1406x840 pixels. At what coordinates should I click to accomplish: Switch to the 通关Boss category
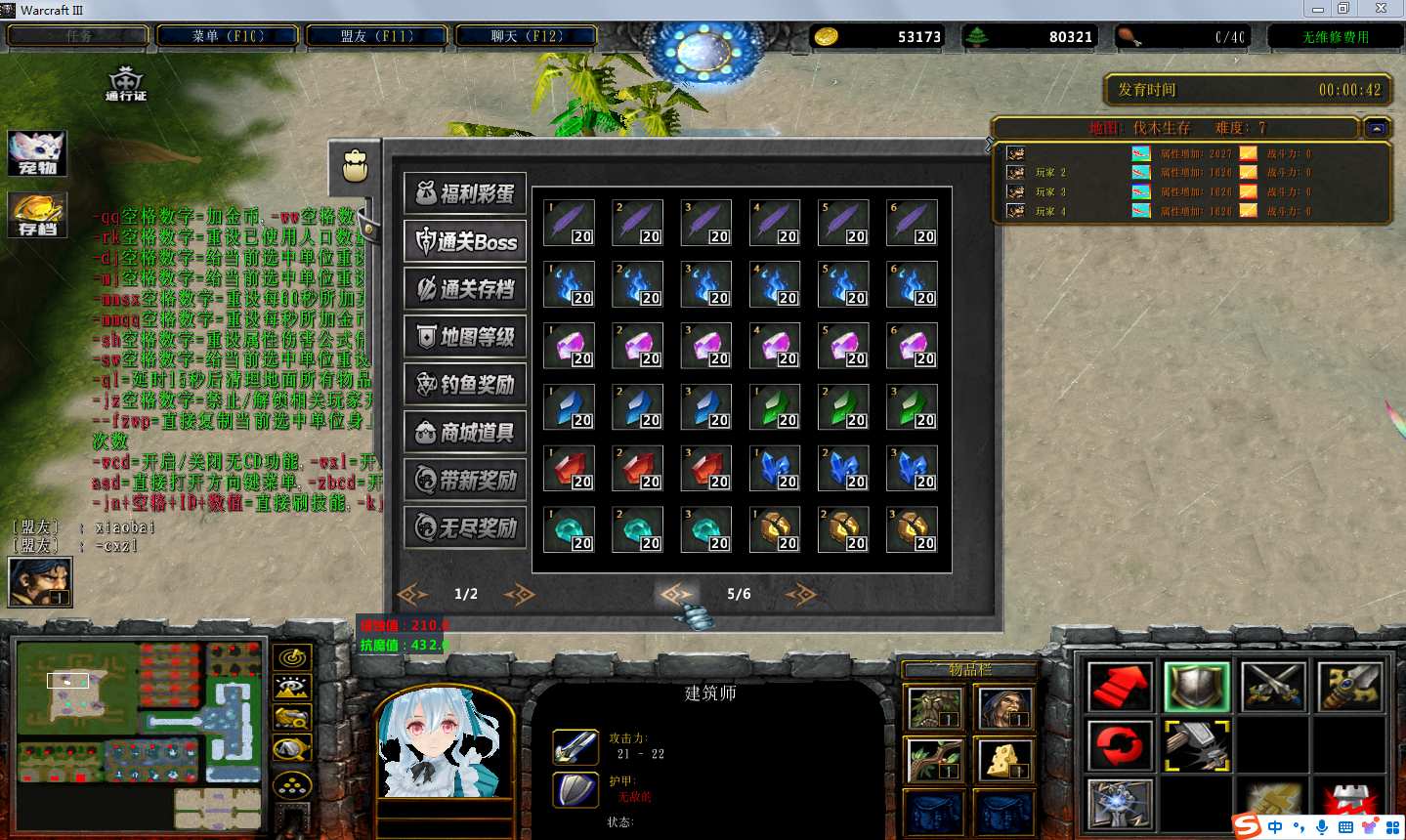(465, 241)
